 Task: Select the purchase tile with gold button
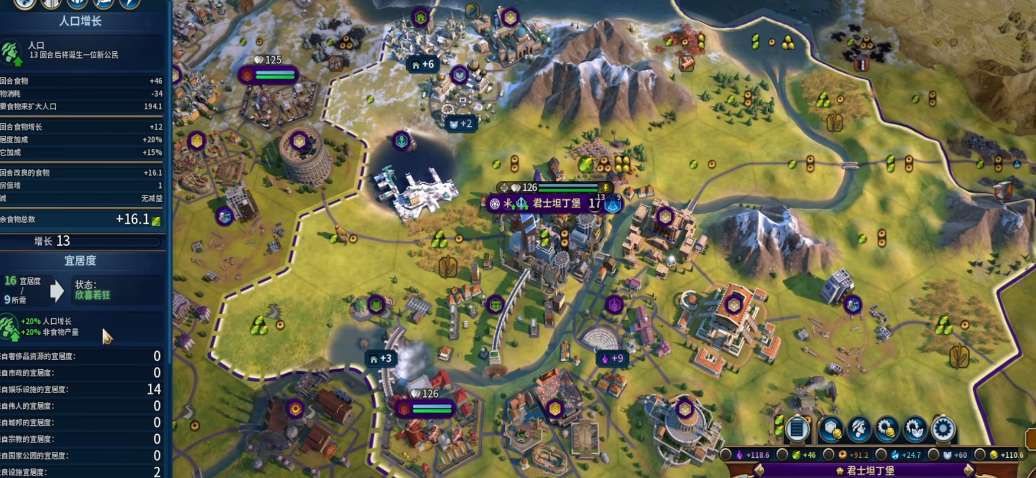tap(829, 429)
